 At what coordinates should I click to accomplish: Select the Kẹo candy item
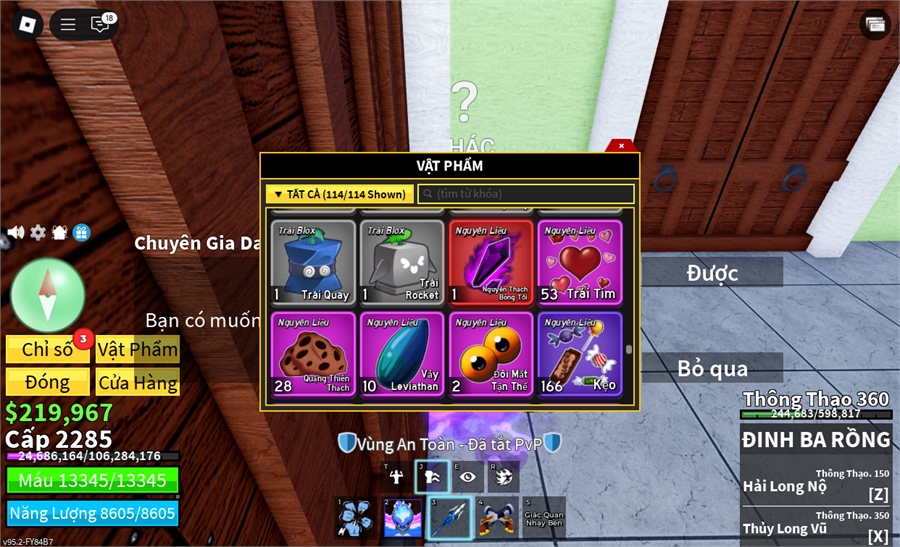pyautogui.click(x=580, y=353)
